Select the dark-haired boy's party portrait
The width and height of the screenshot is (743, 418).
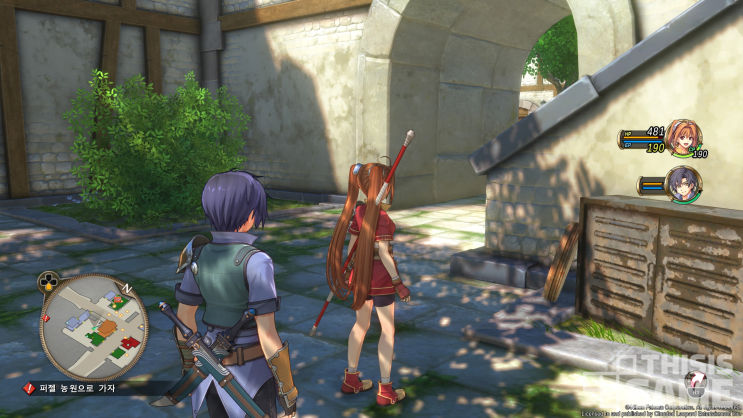tap(685, 182)
